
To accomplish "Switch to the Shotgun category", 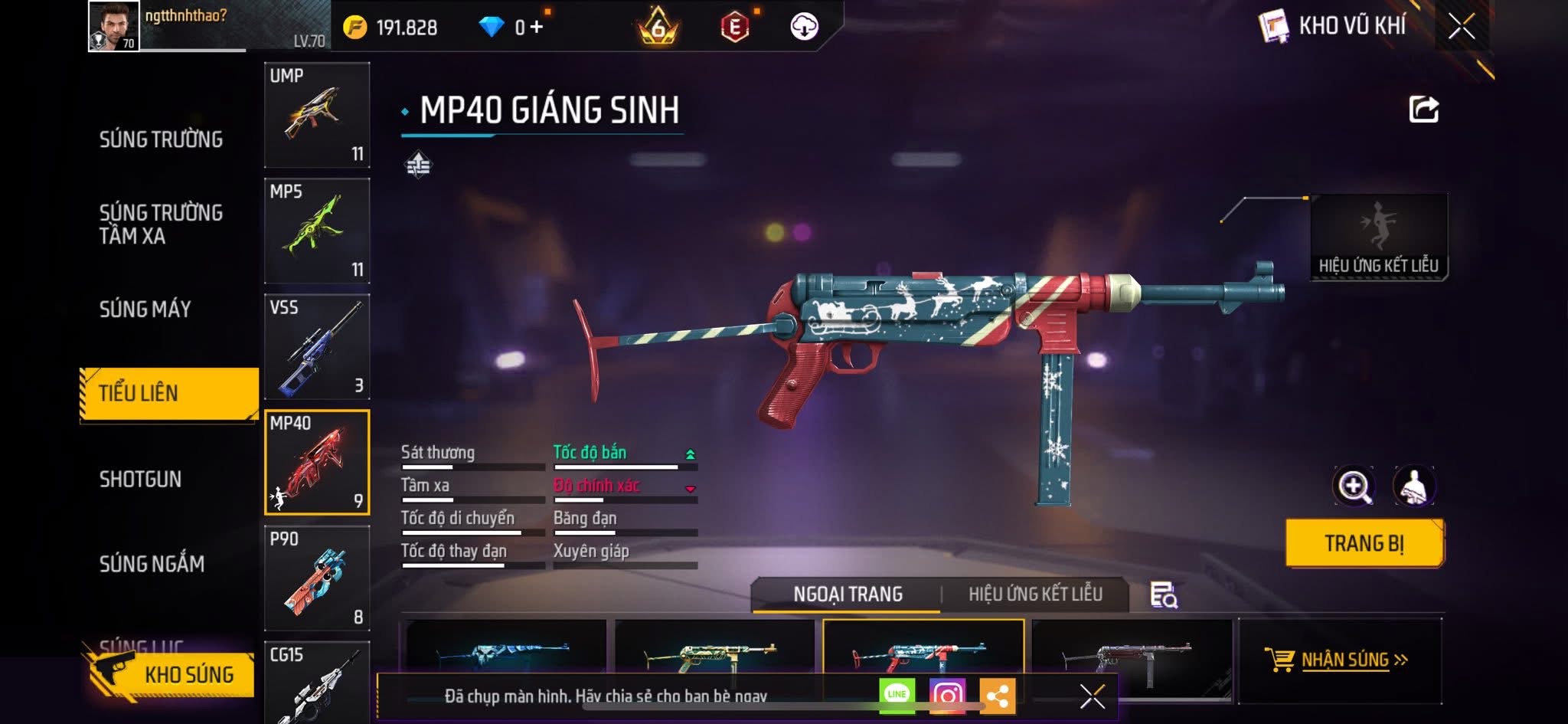I will click(x=140, y=479).
